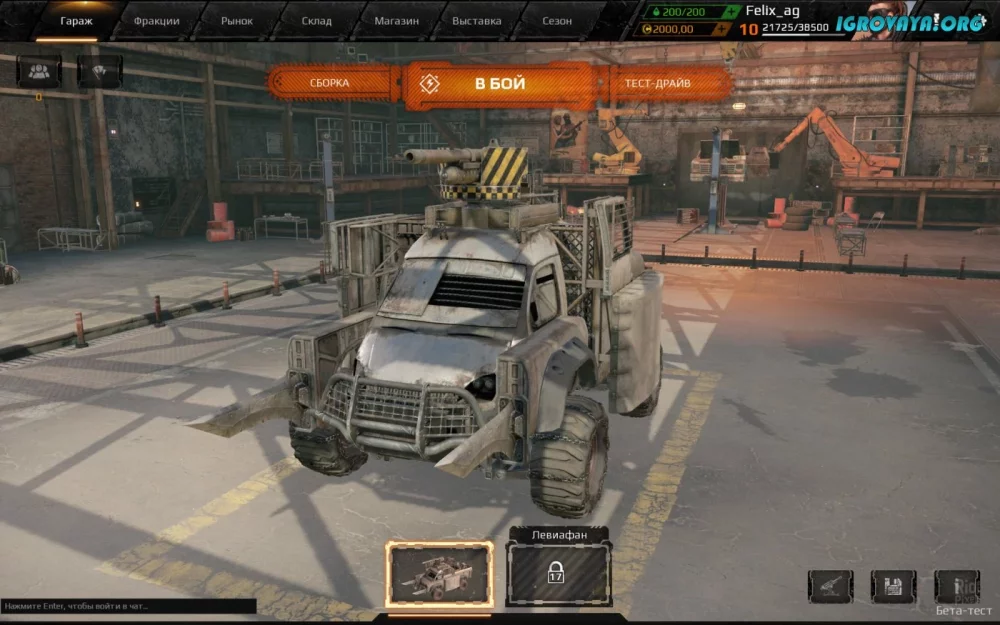Click the chat input field
This screenshot has height=625, width=1000.
tap(128, 606)
